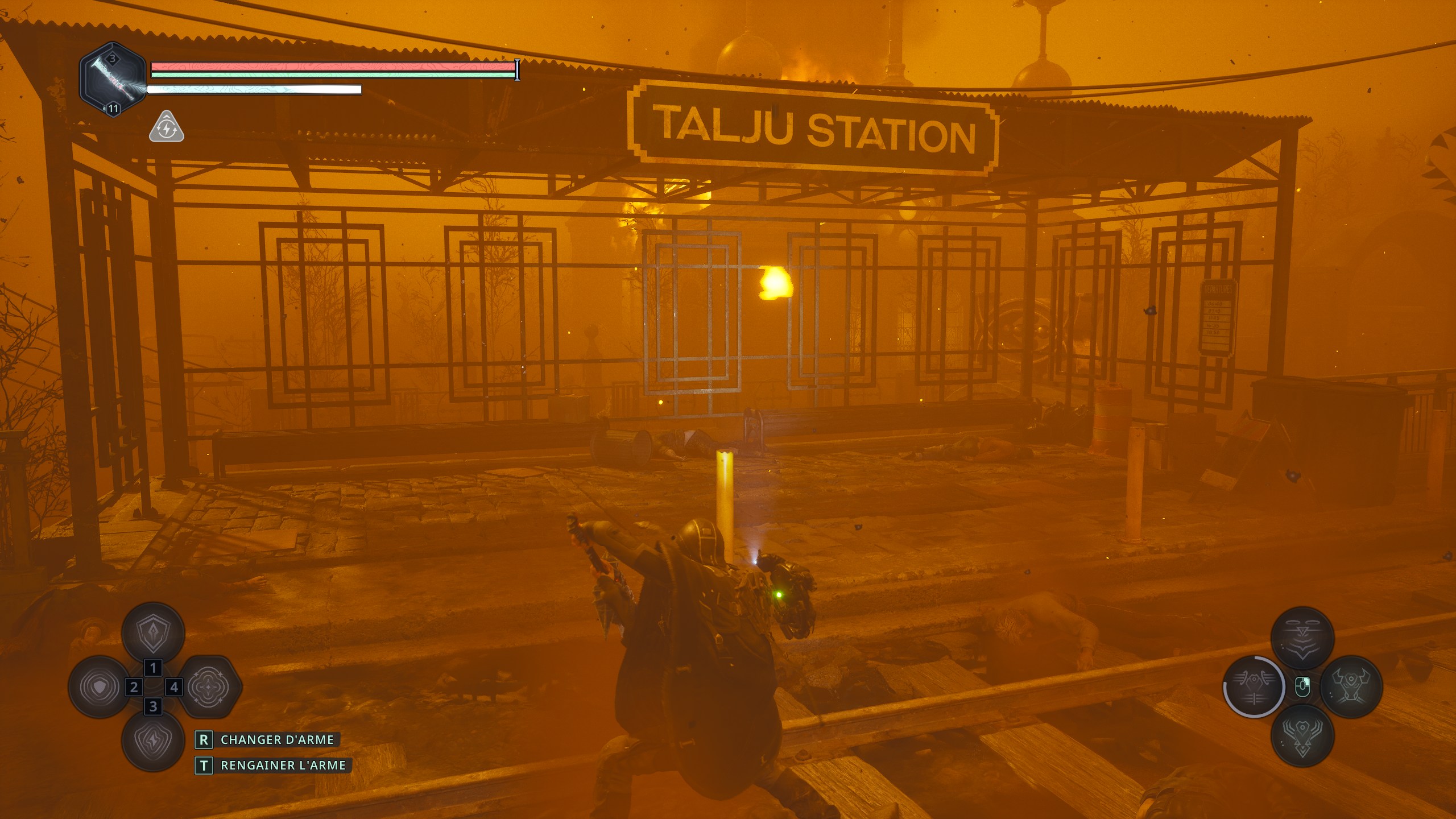Expand the hotkey slot 1 label
The image size is (1456, 819).
coord(154,668)
